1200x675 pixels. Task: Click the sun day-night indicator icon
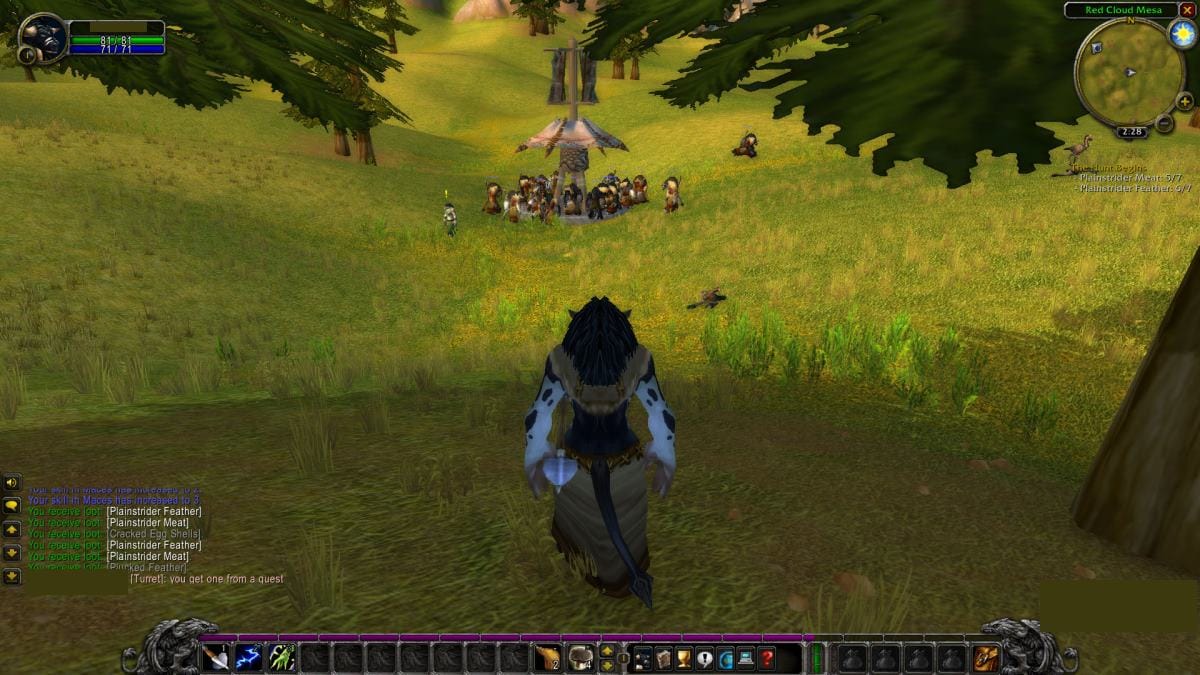click(1182, 34)
